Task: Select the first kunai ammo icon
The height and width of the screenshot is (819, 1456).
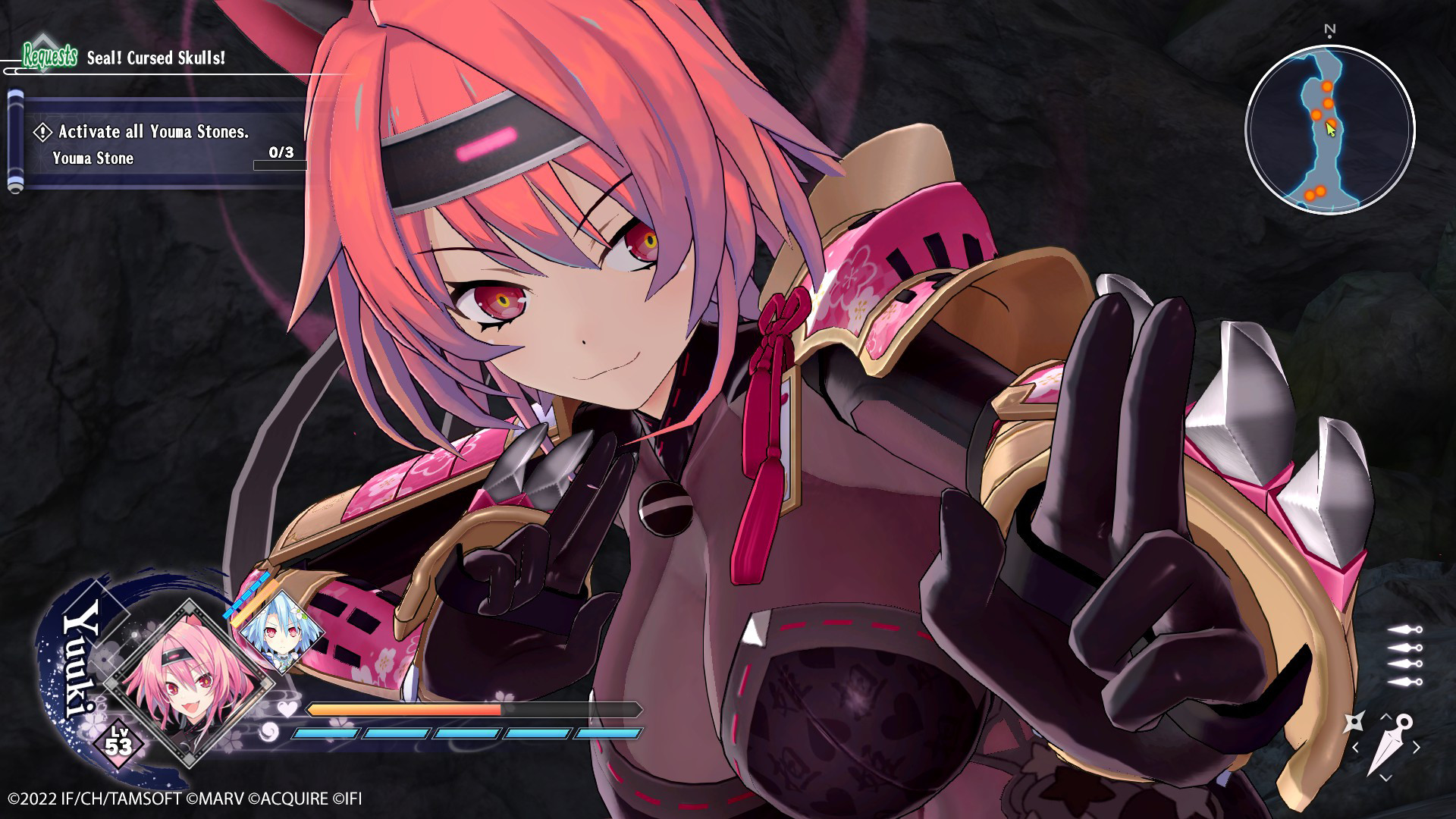Action: (x=1404, y=629)
